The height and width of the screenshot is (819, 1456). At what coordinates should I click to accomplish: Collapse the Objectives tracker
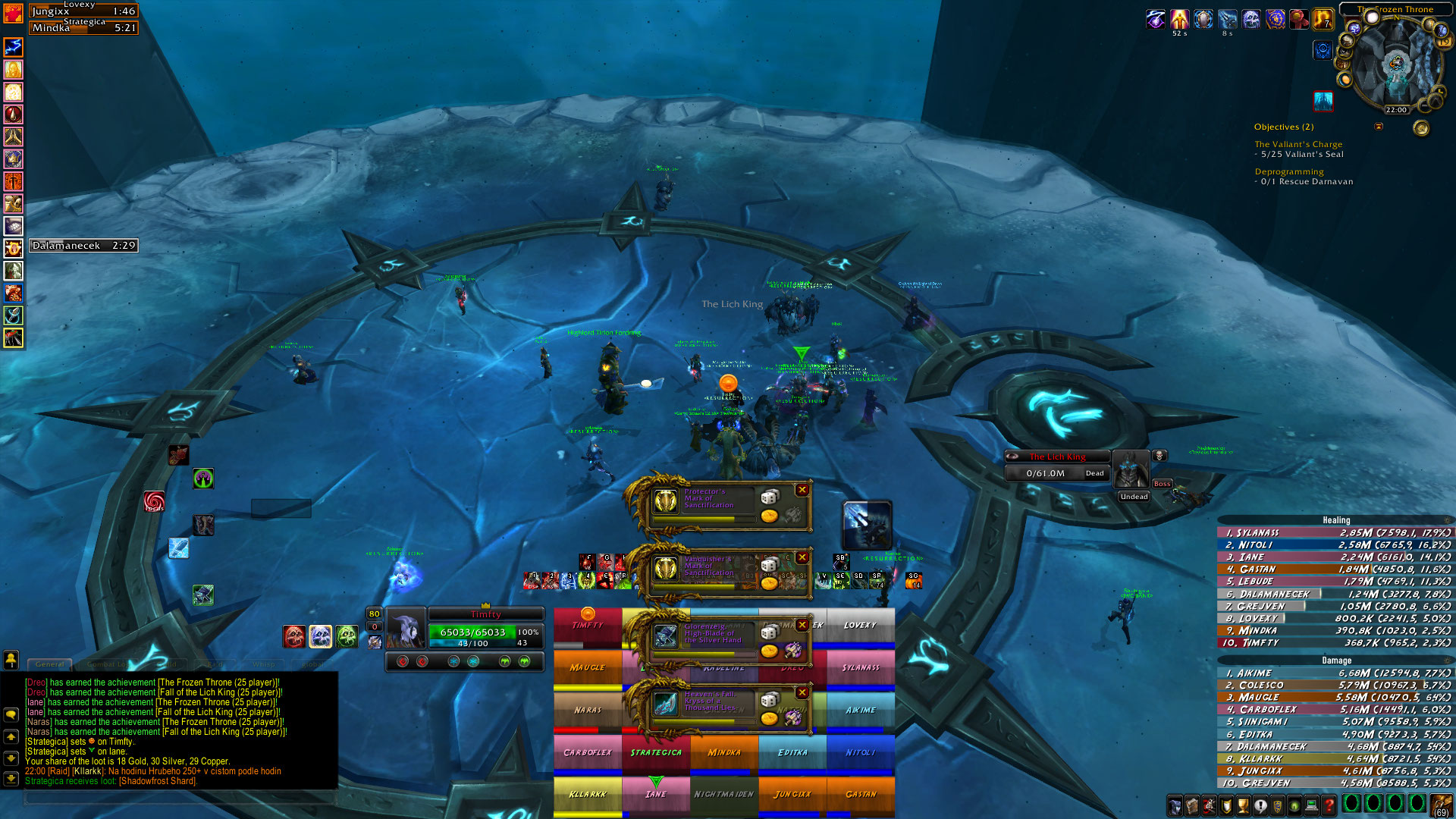tap(1379, 127)
